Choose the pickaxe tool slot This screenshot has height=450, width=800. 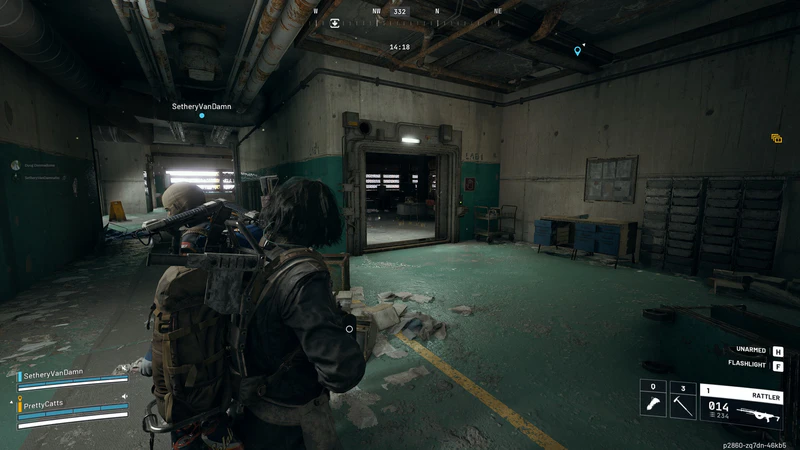[682, 400]
